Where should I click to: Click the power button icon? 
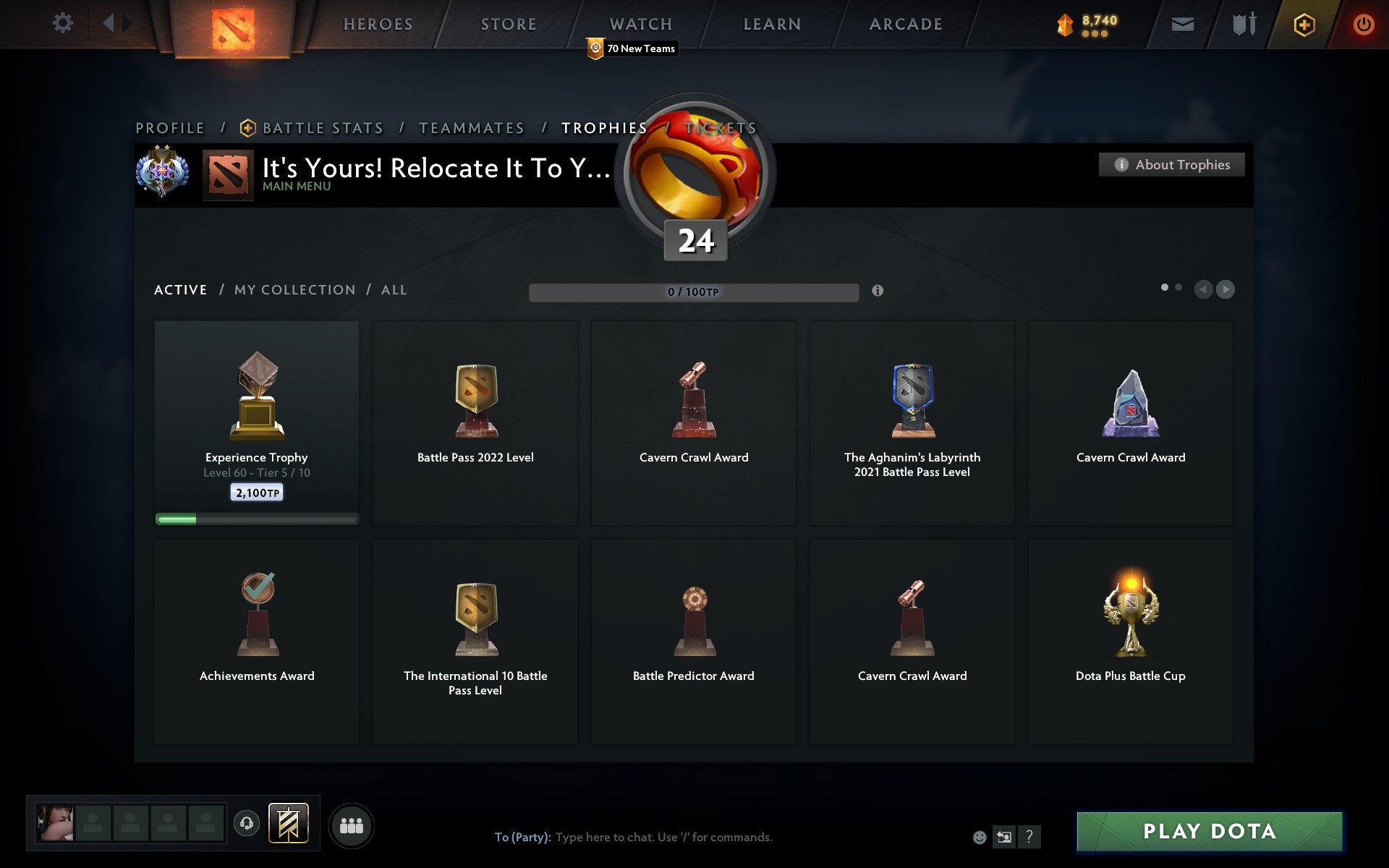tap(1364, 22)
